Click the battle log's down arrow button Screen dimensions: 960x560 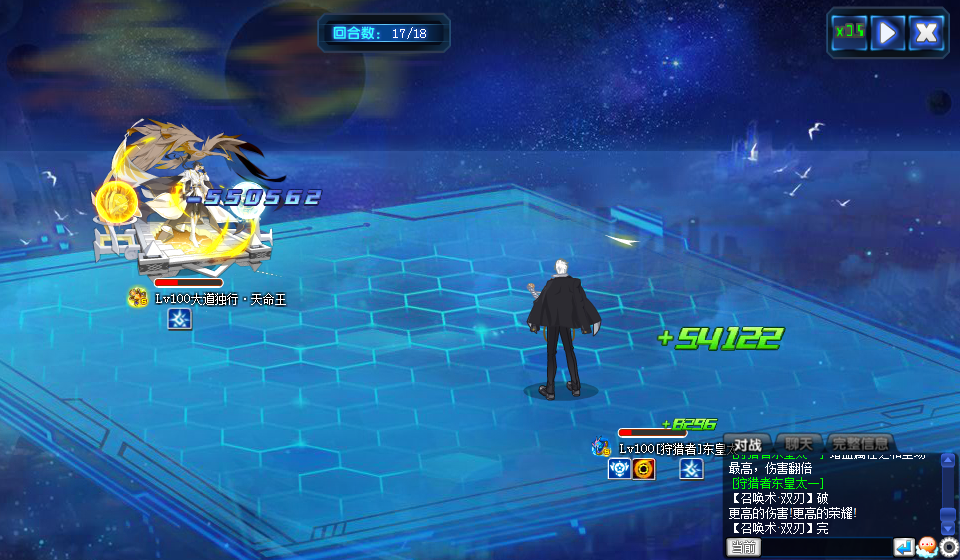(x=948, y=528)
